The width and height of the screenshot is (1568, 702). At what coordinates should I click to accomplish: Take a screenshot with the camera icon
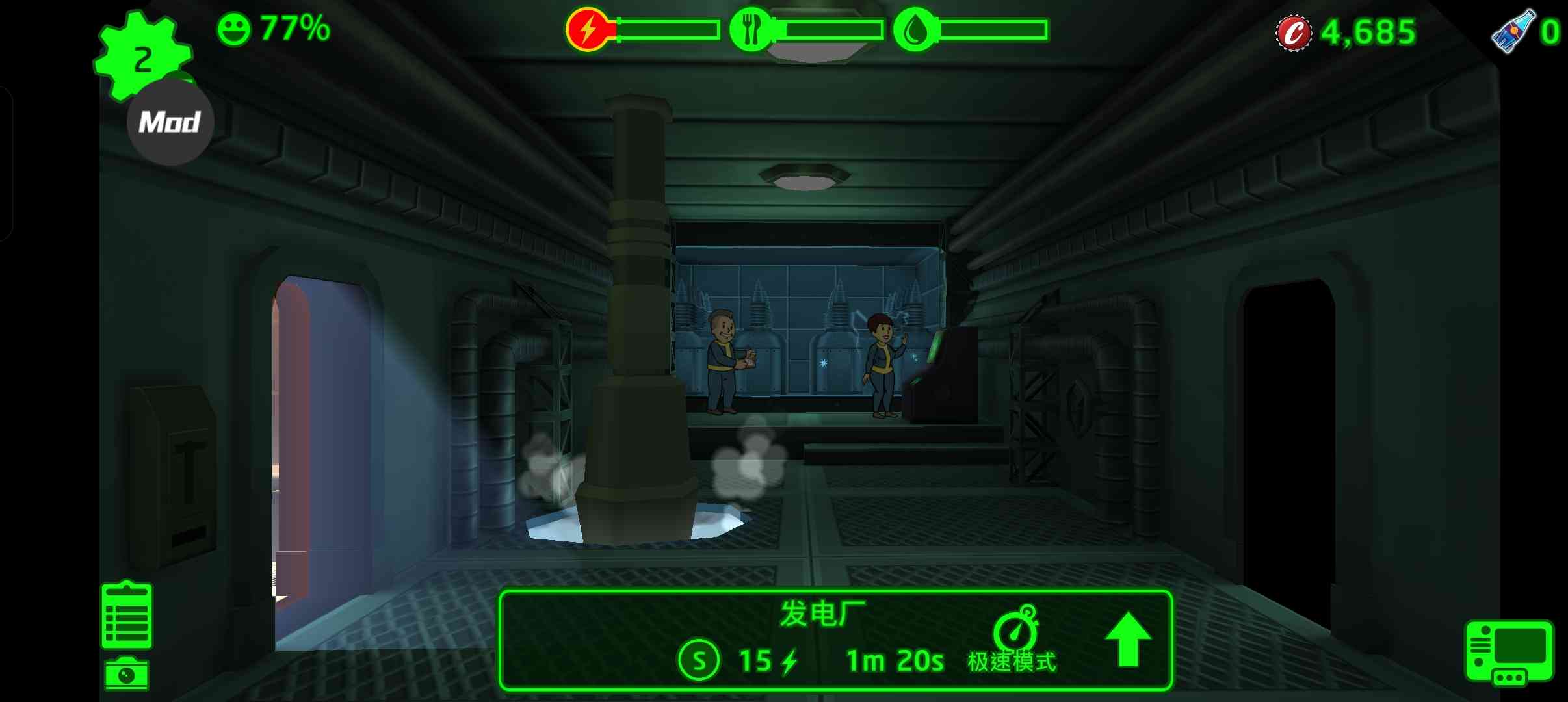127,674
